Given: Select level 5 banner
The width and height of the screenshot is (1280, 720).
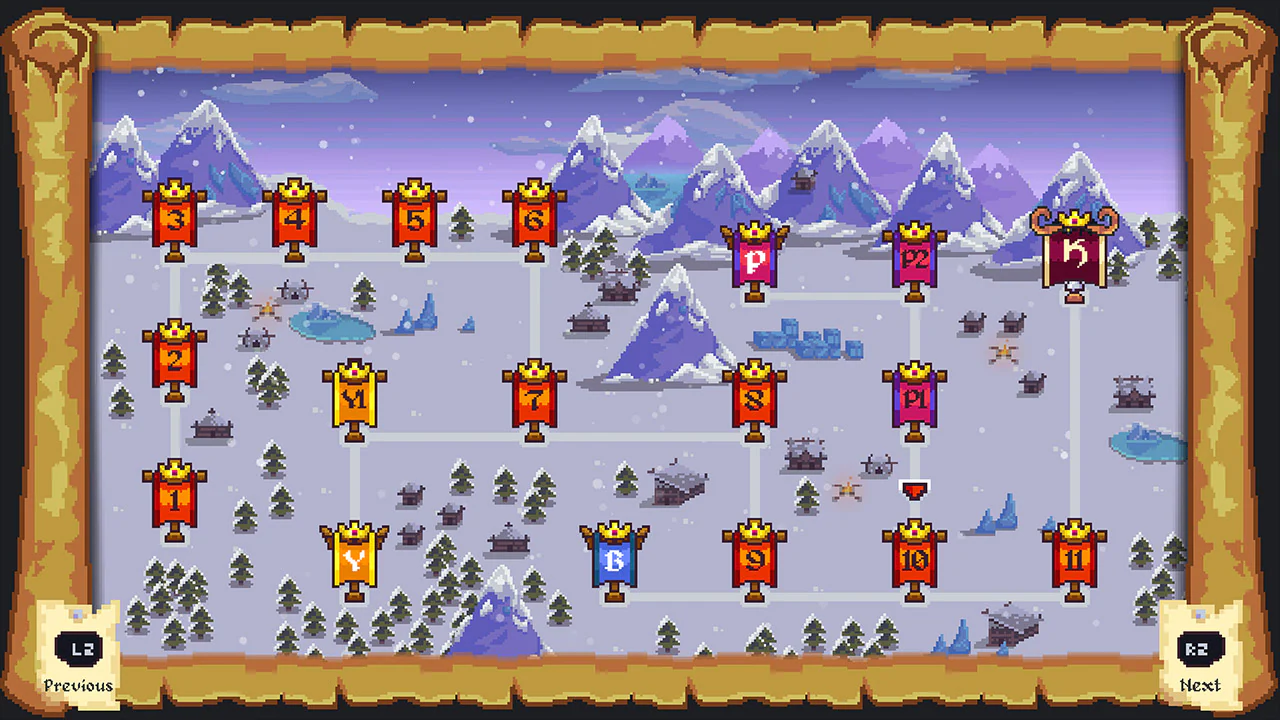Looking at the screenshot, I should click(x=415, y=220).
